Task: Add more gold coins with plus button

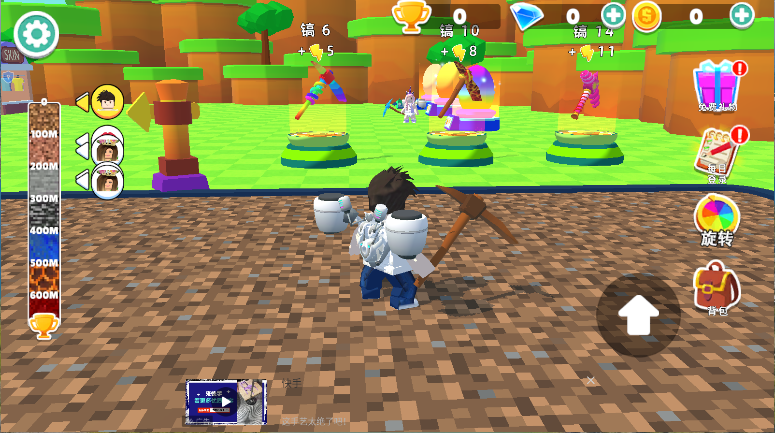Action: pos(741,15)
